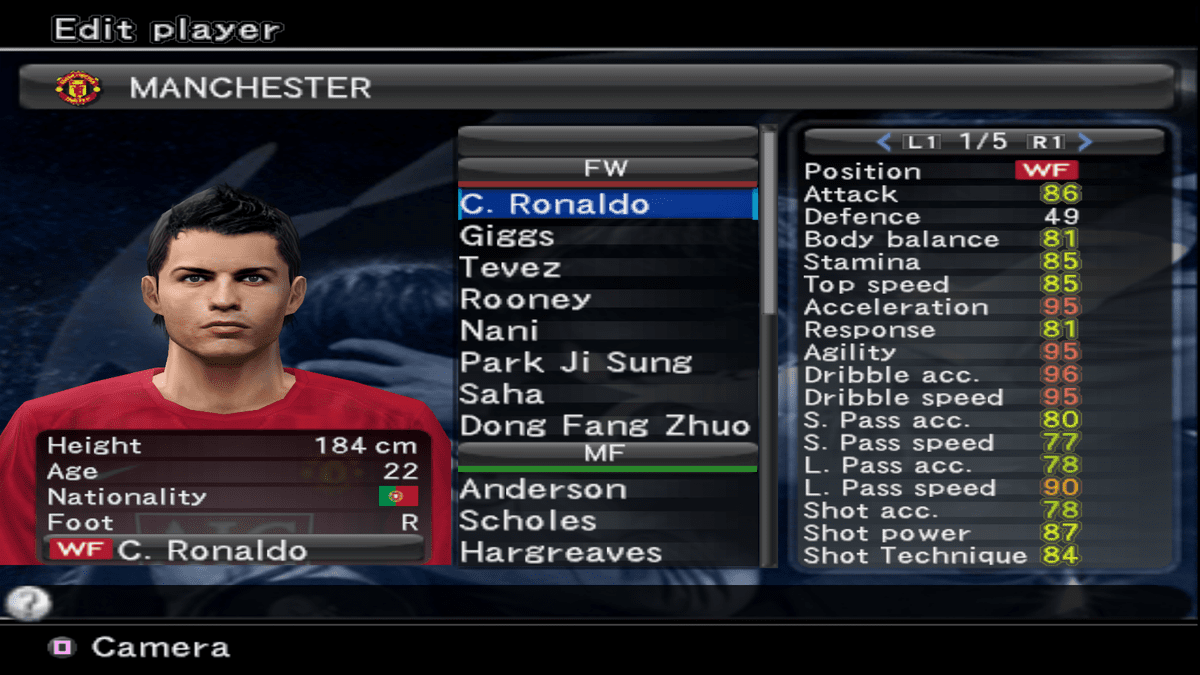Image resolution: width=1200 pixels, height=675 pixels.
Task: Choose Park Ji Sung from the list
Action: 576,362
